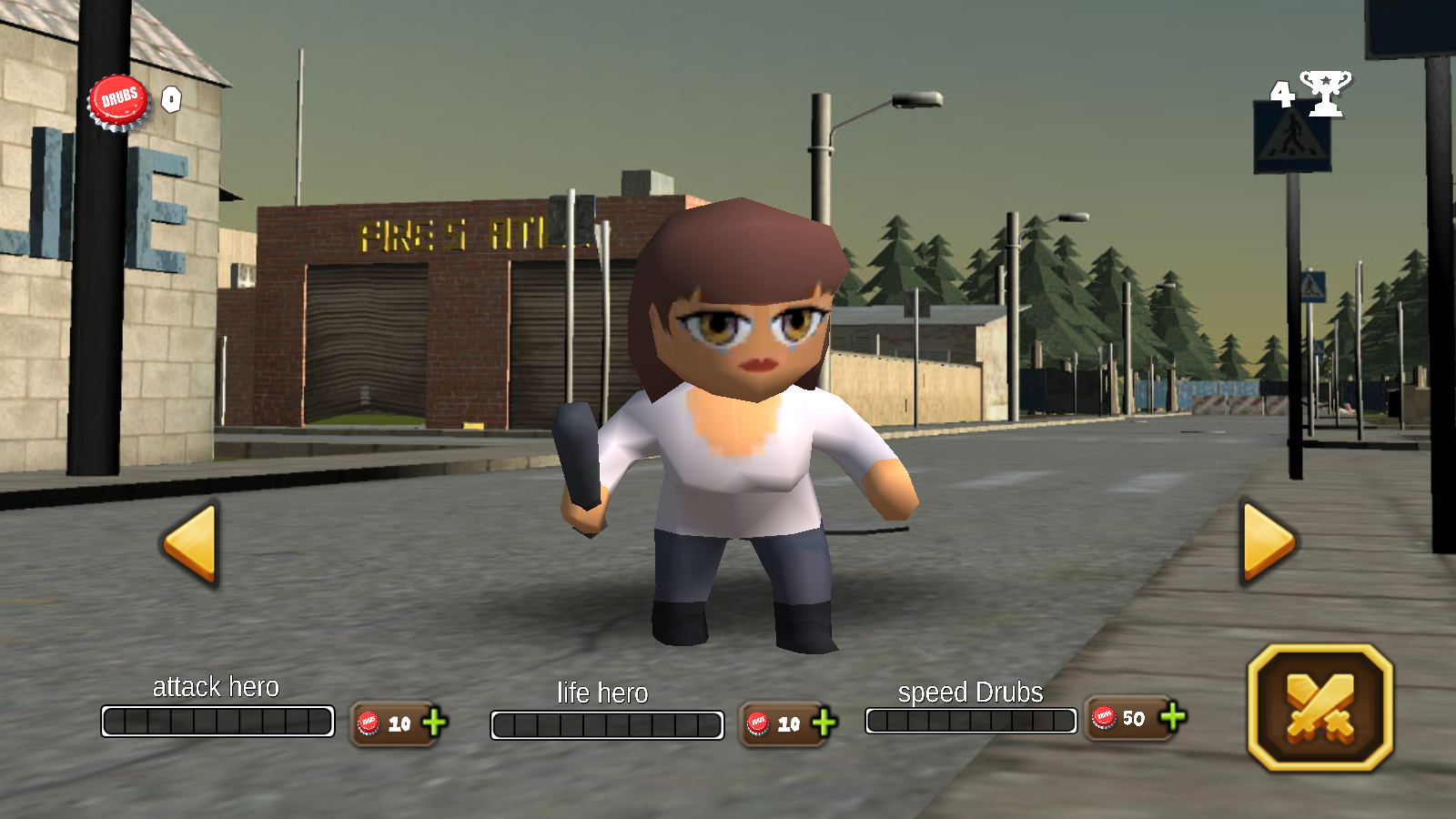Tap the red Drubs bottle cap icon
The image size is (1456, 819).
click(118, 101)
